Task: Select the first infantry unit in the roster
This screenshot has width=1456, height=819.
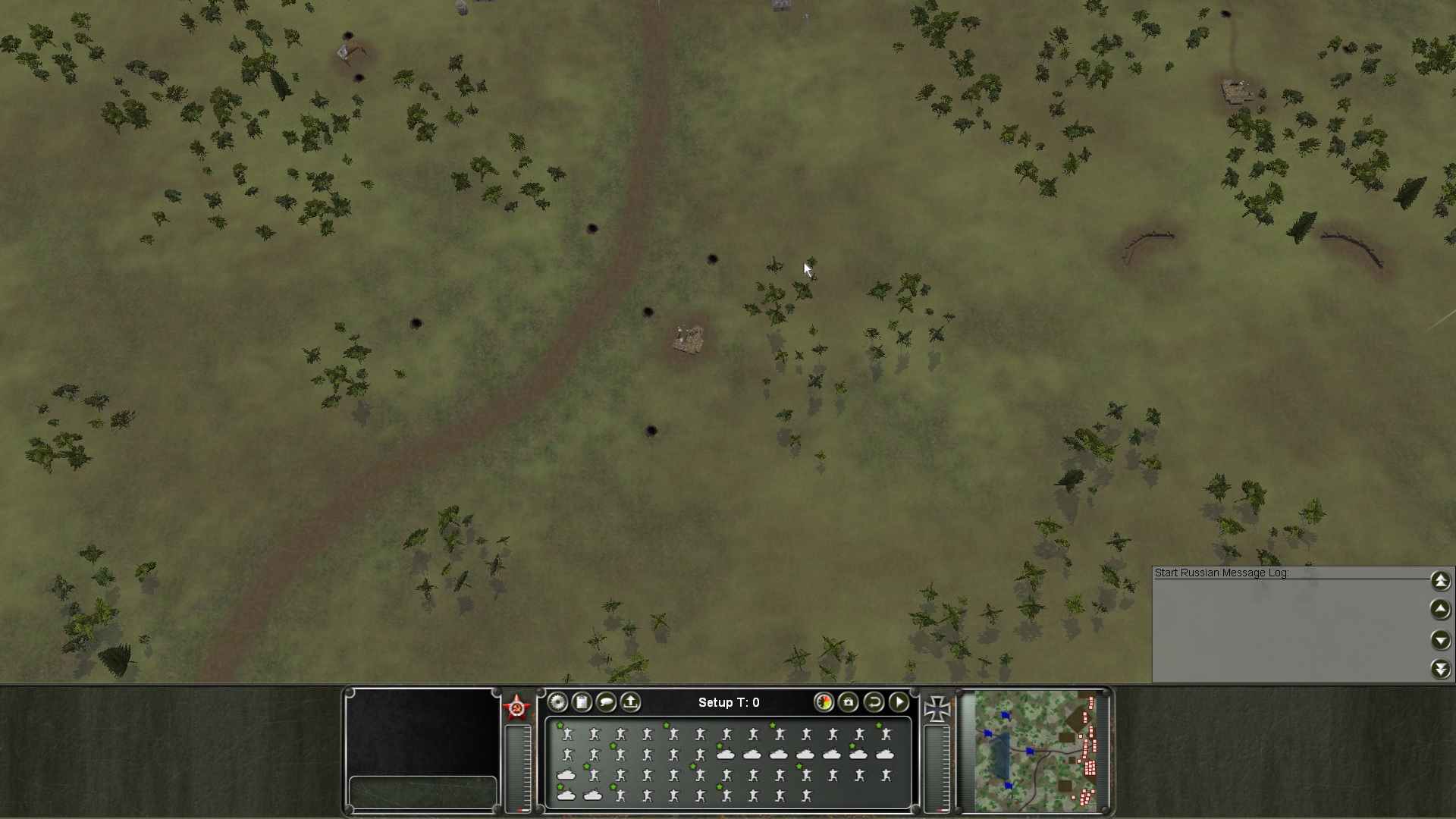Action: click(x=566, y=734)
